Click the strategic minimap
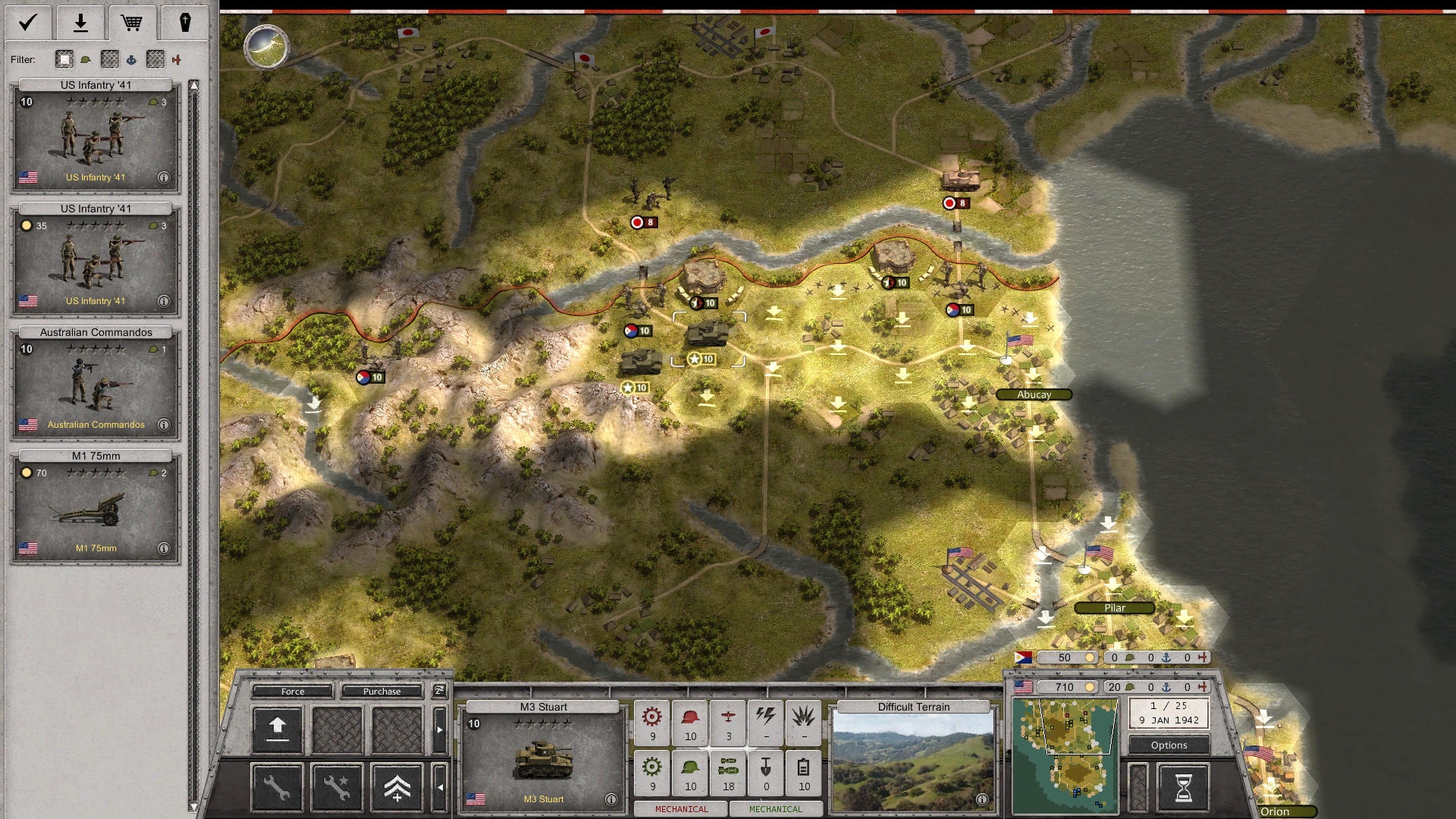This screenshot has width=1456, height=819. click(1065, 755)
